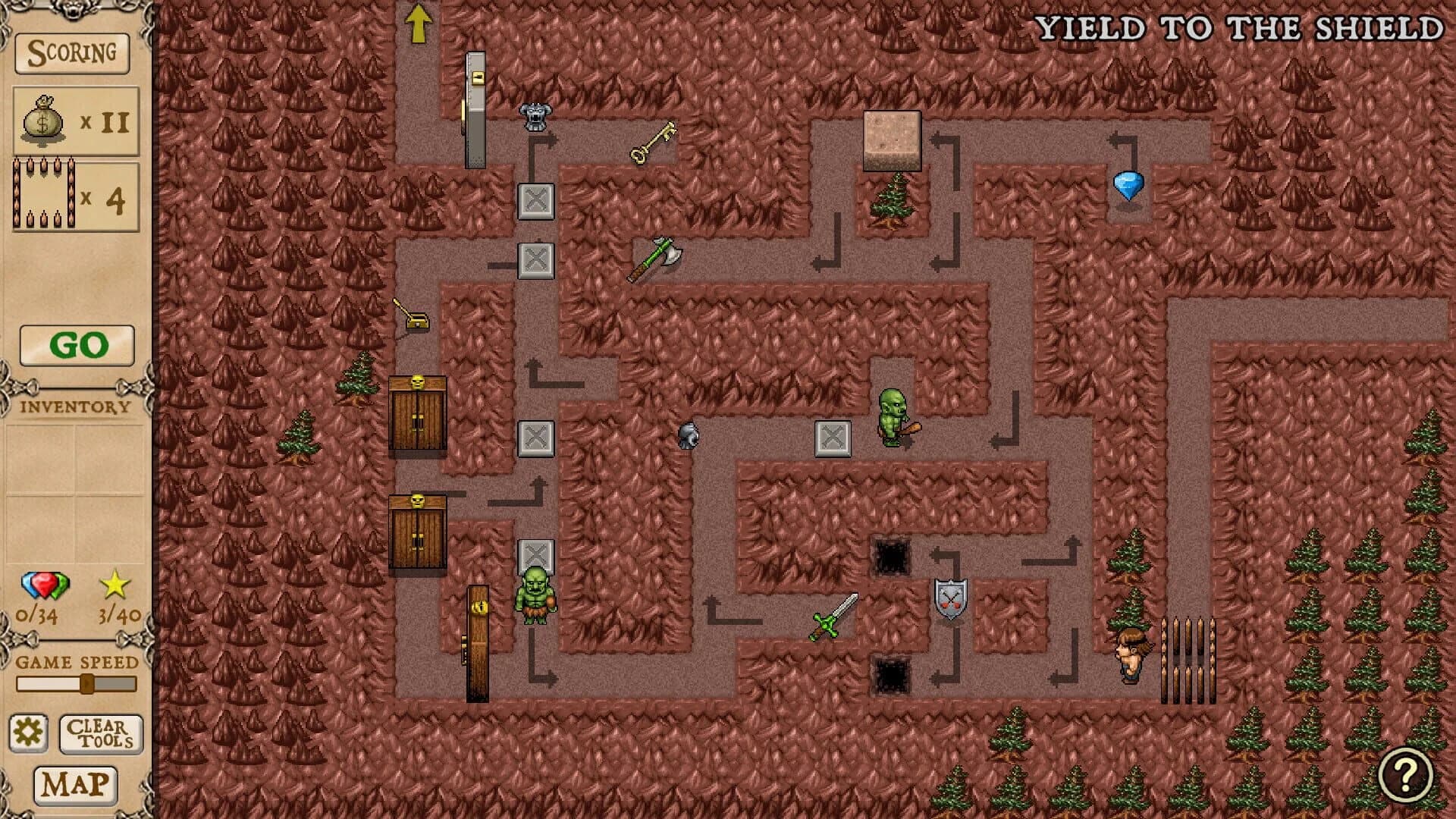This screenshot has width=1456, height=819.
Task: Open the settings gear icon
Action: tap(29, 733)
